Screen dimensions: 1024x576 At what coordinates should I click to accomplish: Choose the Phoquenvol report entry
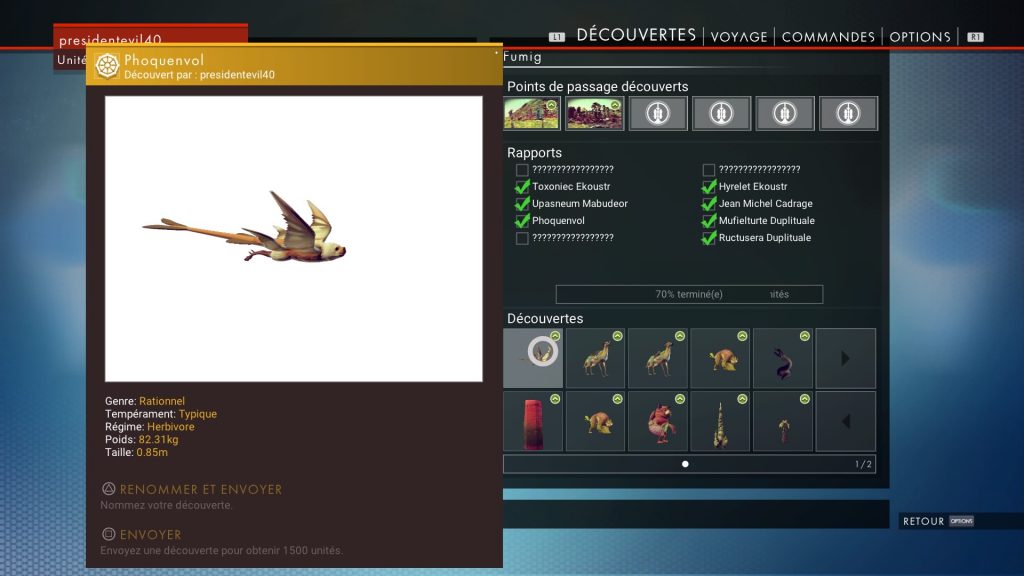[x=558, y=221]
